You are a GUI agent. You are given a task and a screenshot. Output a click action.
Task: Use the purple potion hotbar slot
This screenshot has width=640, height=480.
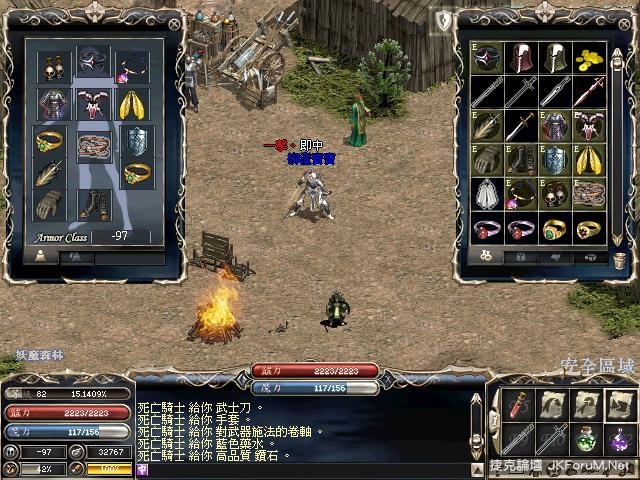(x=621, y=439)
